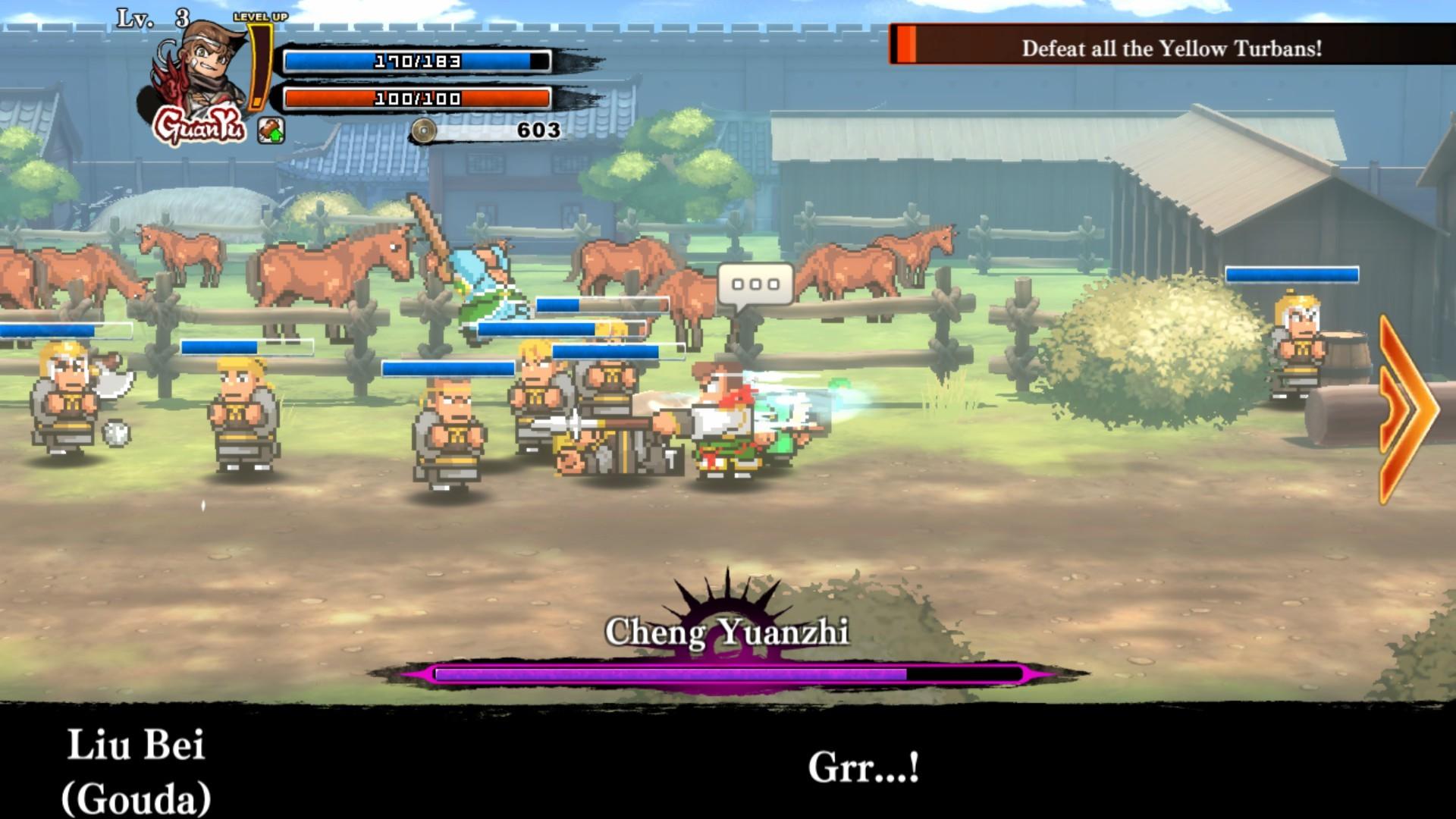1456x819 pixels.
Task: Click the coin counter showing 603
Action: coord(538,129)
